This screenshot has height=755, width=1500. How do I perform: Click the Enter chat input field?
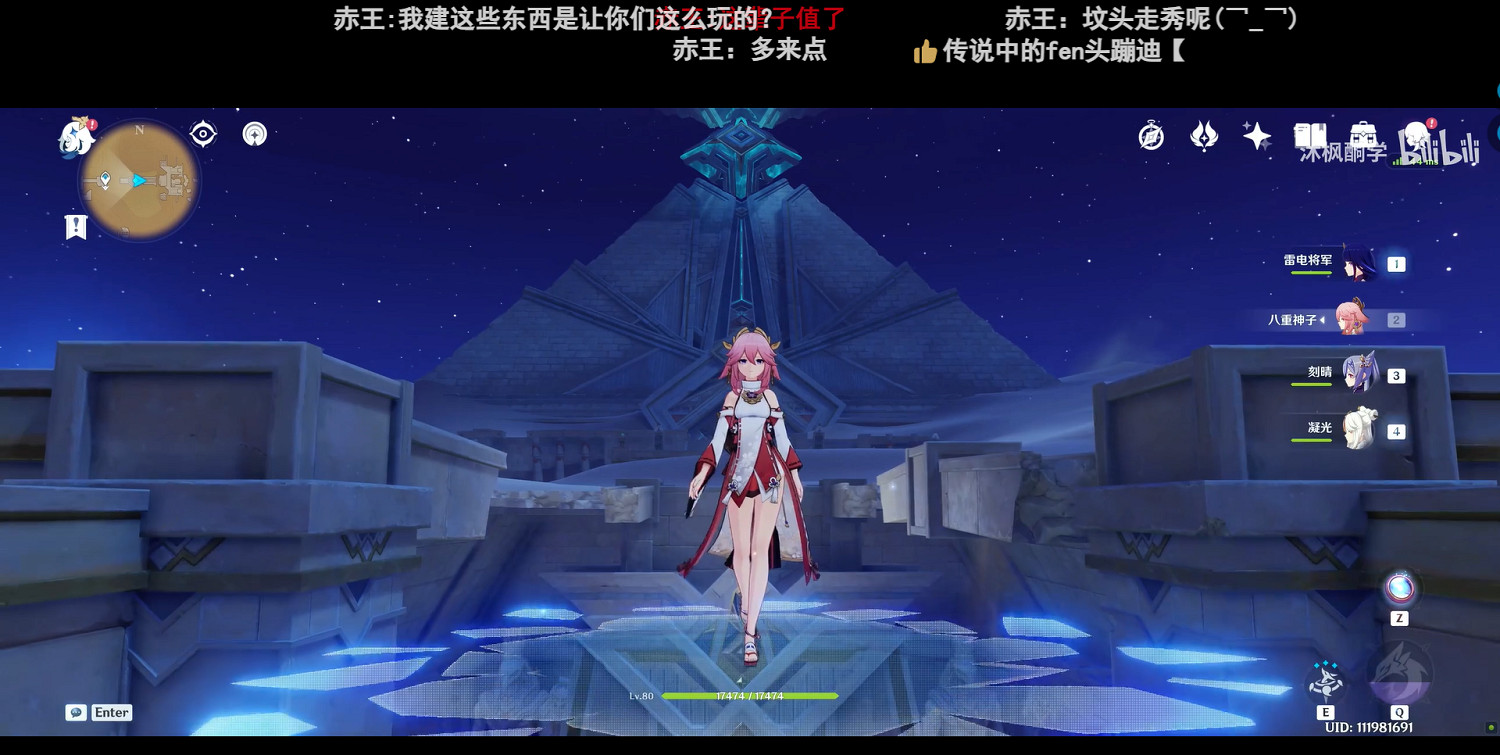[111, 712]
